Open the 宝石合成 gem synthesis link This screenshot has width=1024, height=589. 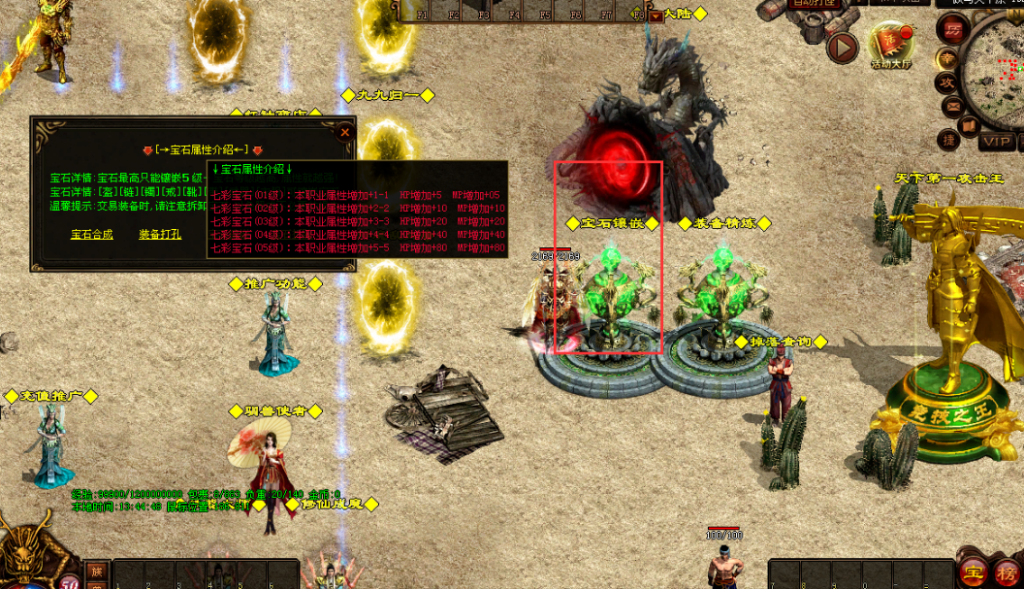(x=92, y=235)
